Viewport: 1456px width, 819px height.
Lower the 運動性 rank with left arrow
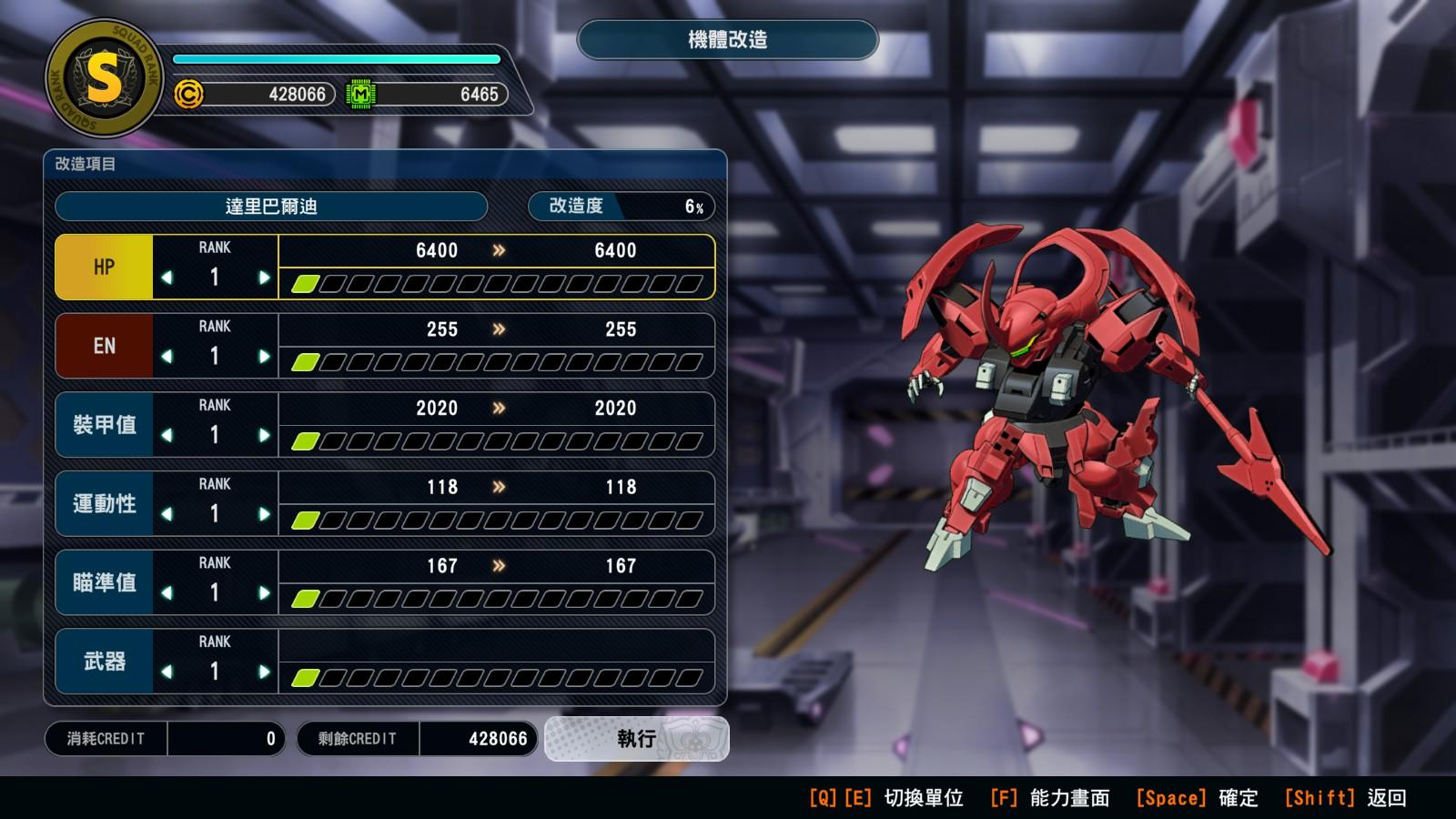coord(167,514)
